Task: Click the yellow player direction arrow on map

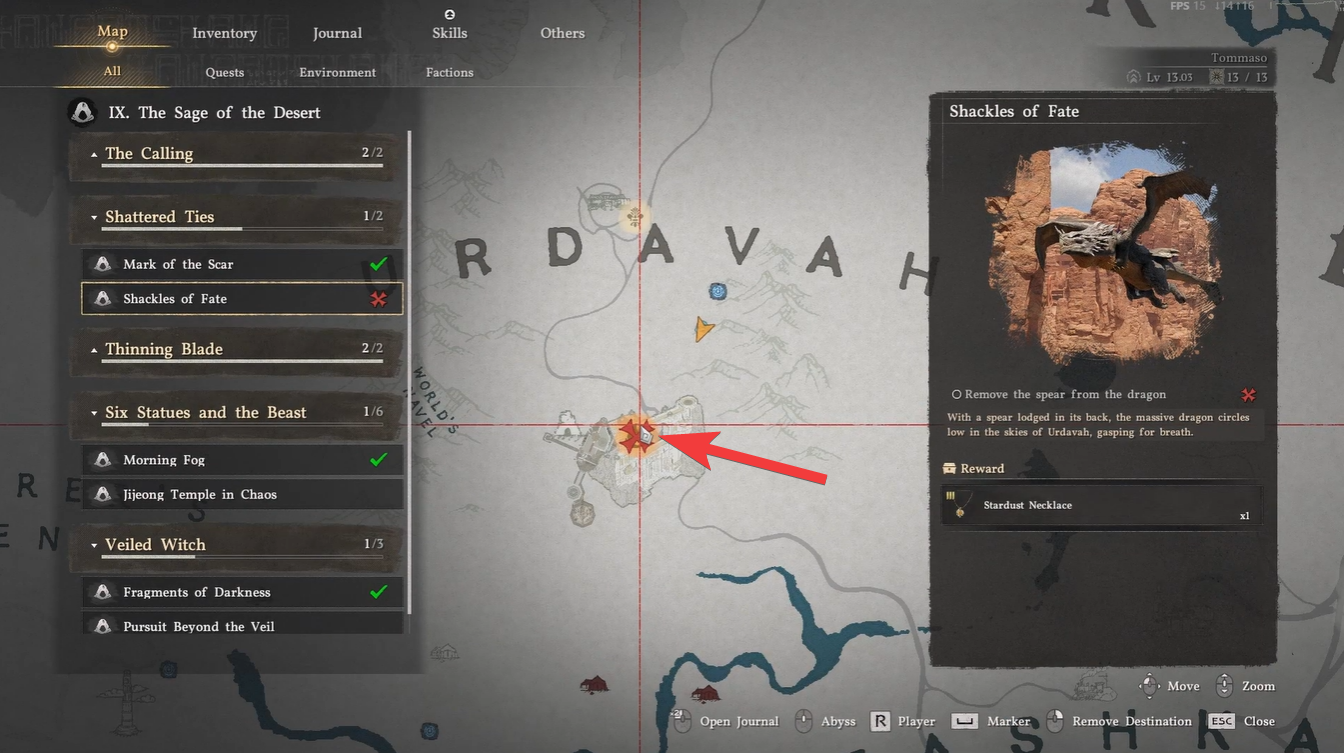Action: 705,328
